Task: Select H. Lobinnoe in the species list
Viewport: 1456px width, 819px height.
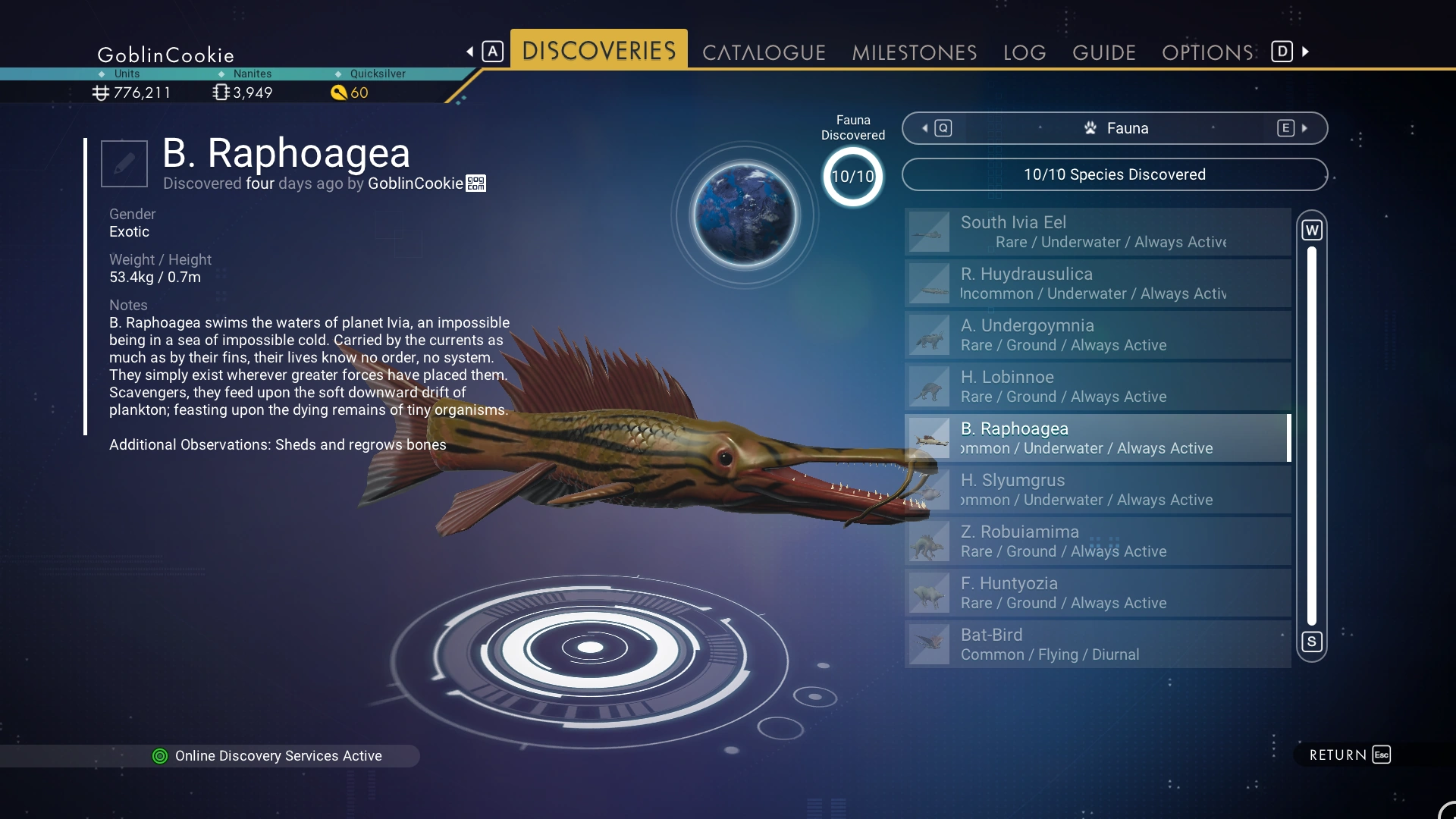Action: point(1097,387)
